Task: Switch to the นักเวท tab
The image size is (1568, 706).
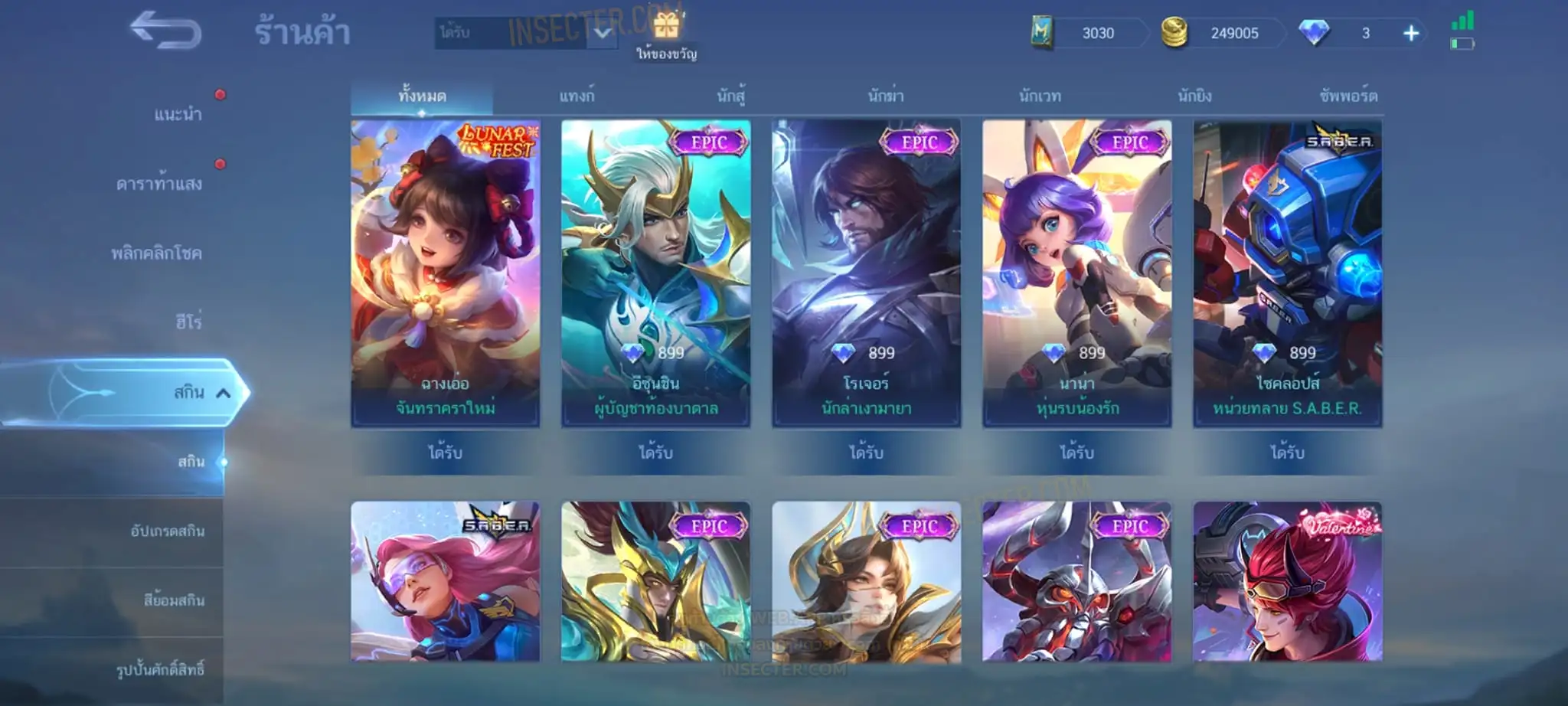Action: pyautogui.click(x=1040, y=96)
